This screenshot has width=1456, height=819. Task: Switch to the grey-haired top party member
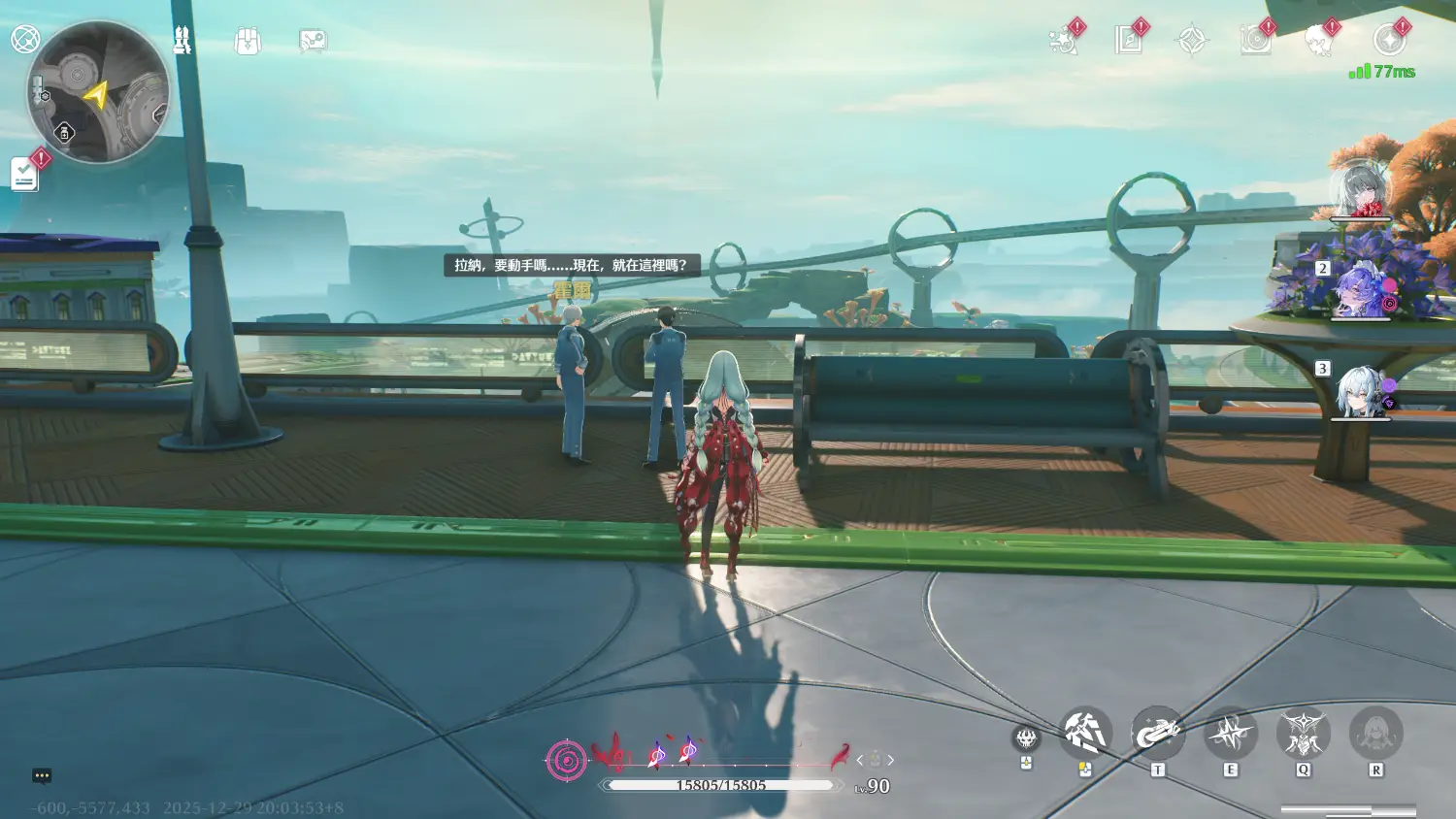[1359, 190]
